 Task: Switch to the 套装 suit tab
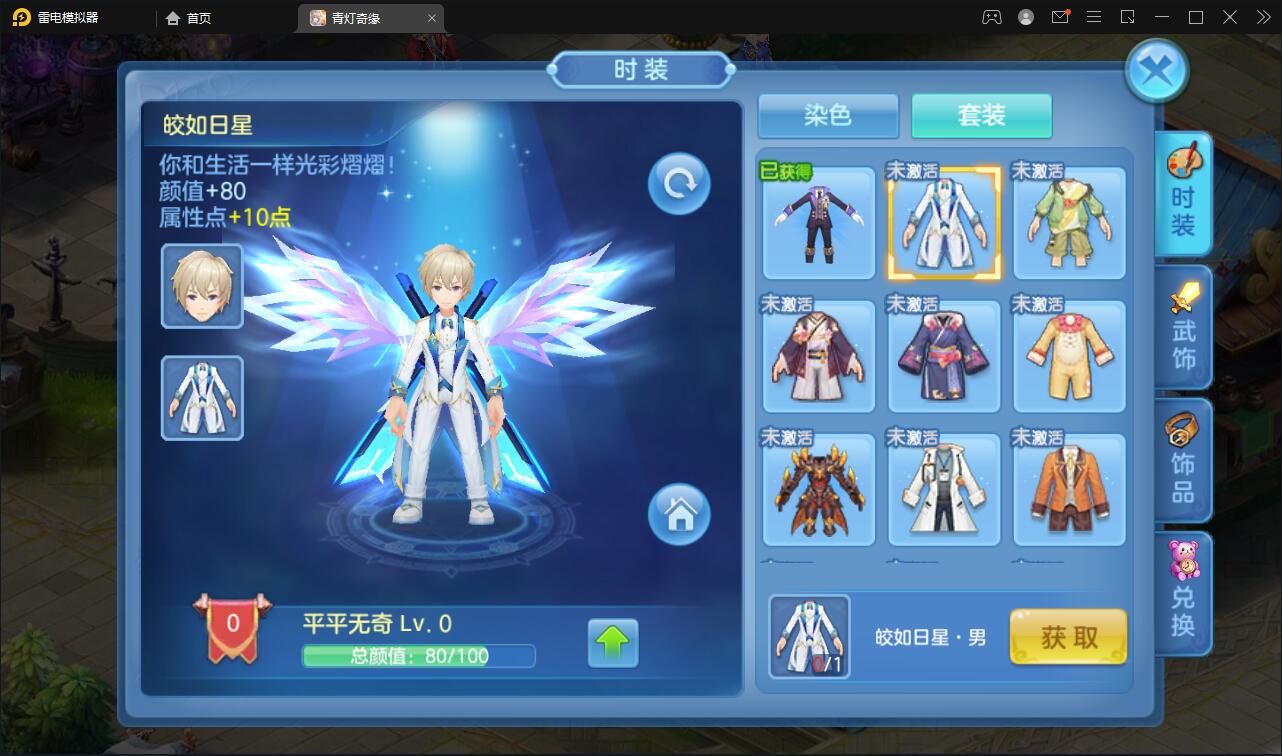tap(981, 116)
